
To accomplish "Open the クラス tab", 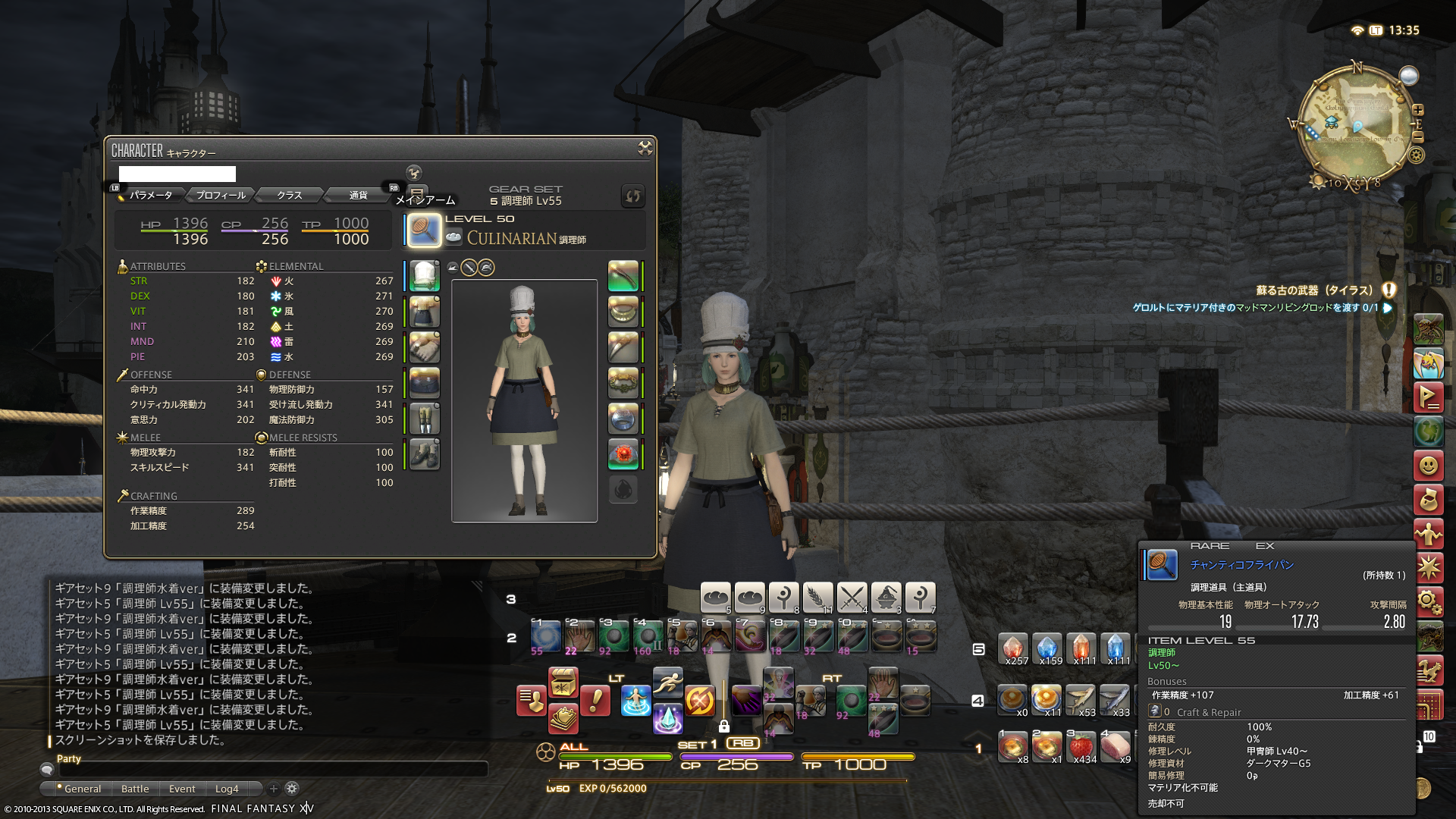I will coord(289,195).
